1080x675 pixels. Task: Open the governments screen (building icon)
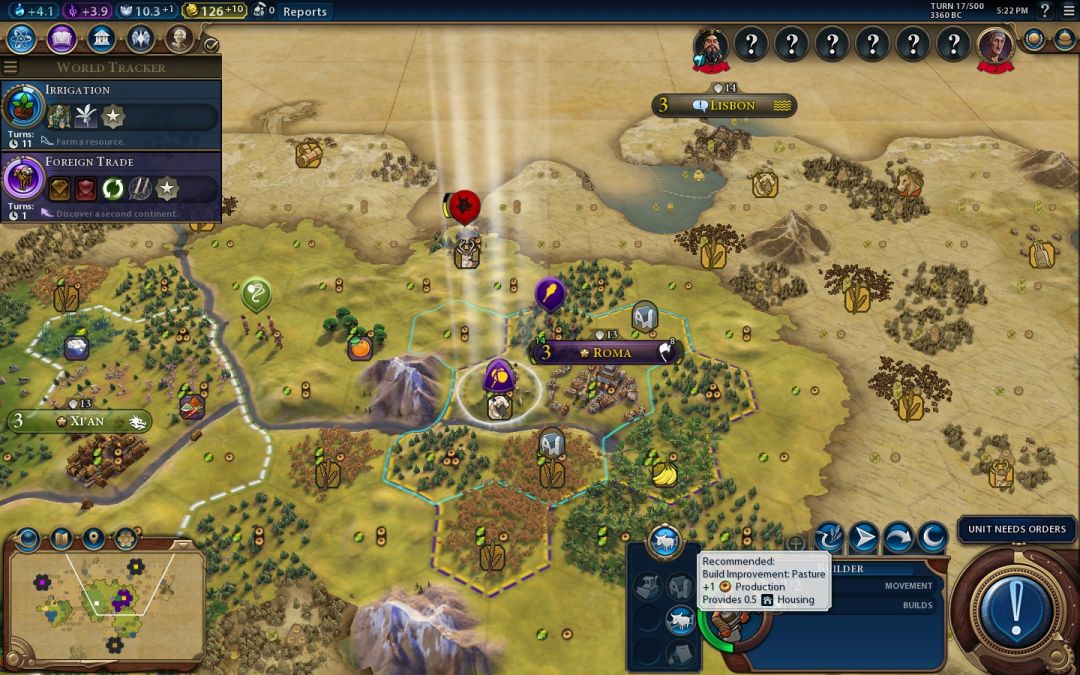100,39
